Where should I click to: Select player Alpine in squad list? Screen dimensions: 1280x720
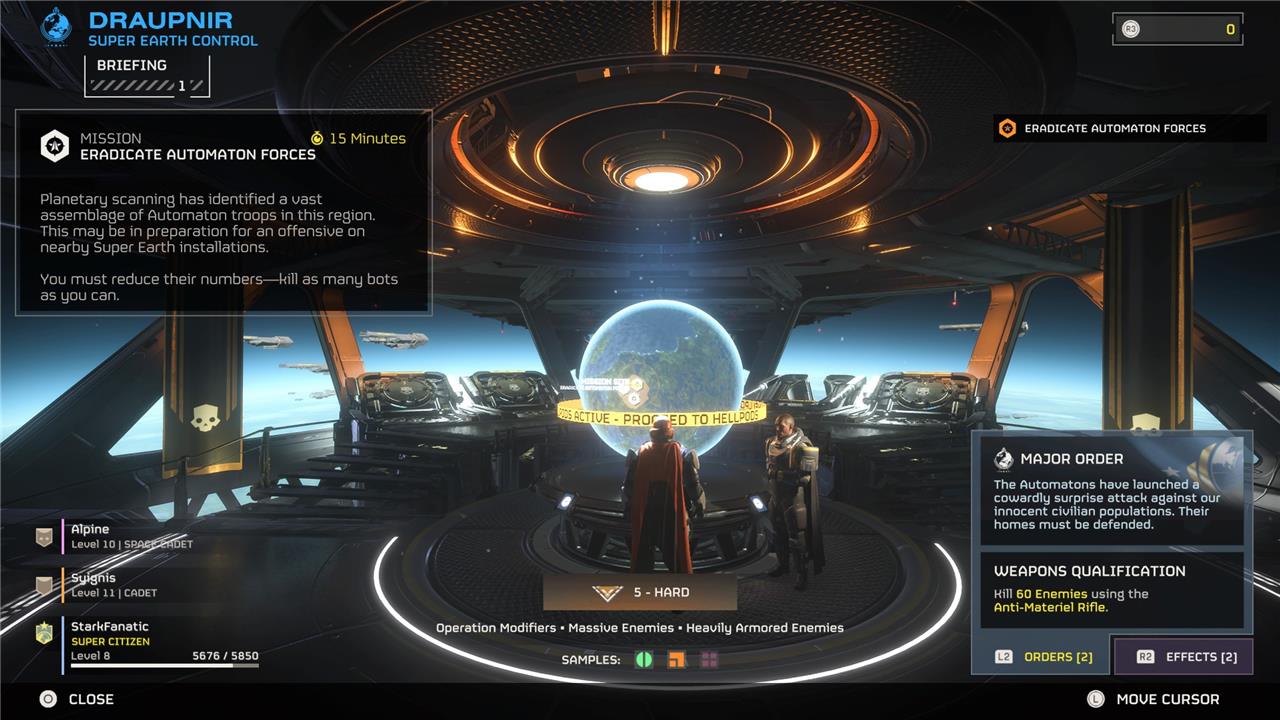point(130,536)
